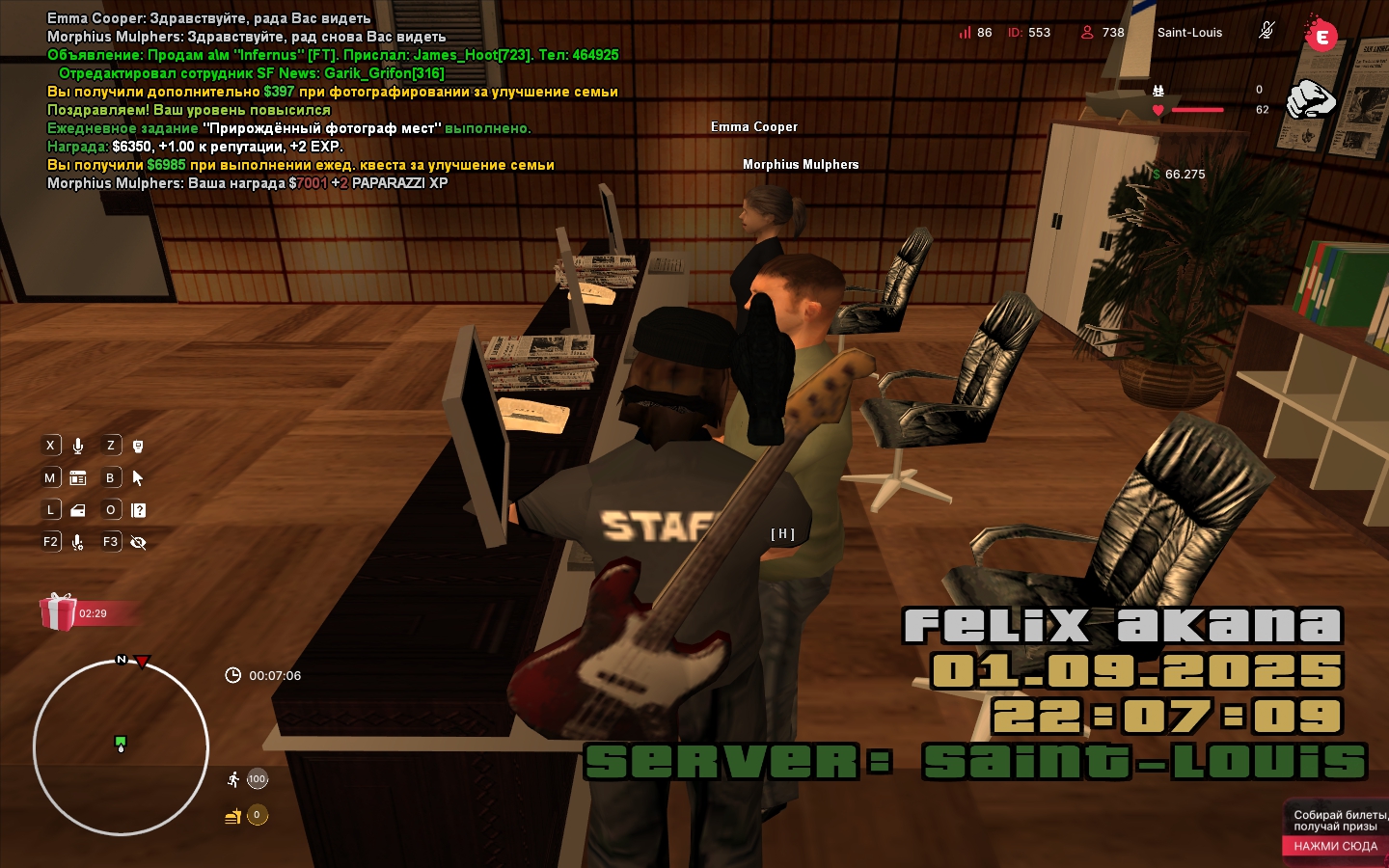Open the walkie-talkie radio icon
This screenshot has height=868, width=1389.
coord(138,446)
